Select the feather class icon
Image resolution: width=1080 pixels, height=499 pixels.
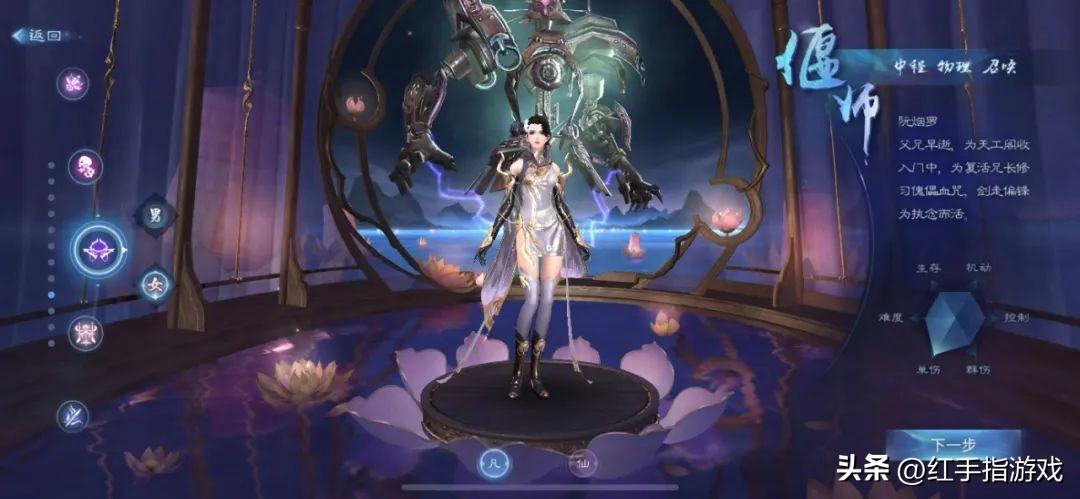click(72, 414)
